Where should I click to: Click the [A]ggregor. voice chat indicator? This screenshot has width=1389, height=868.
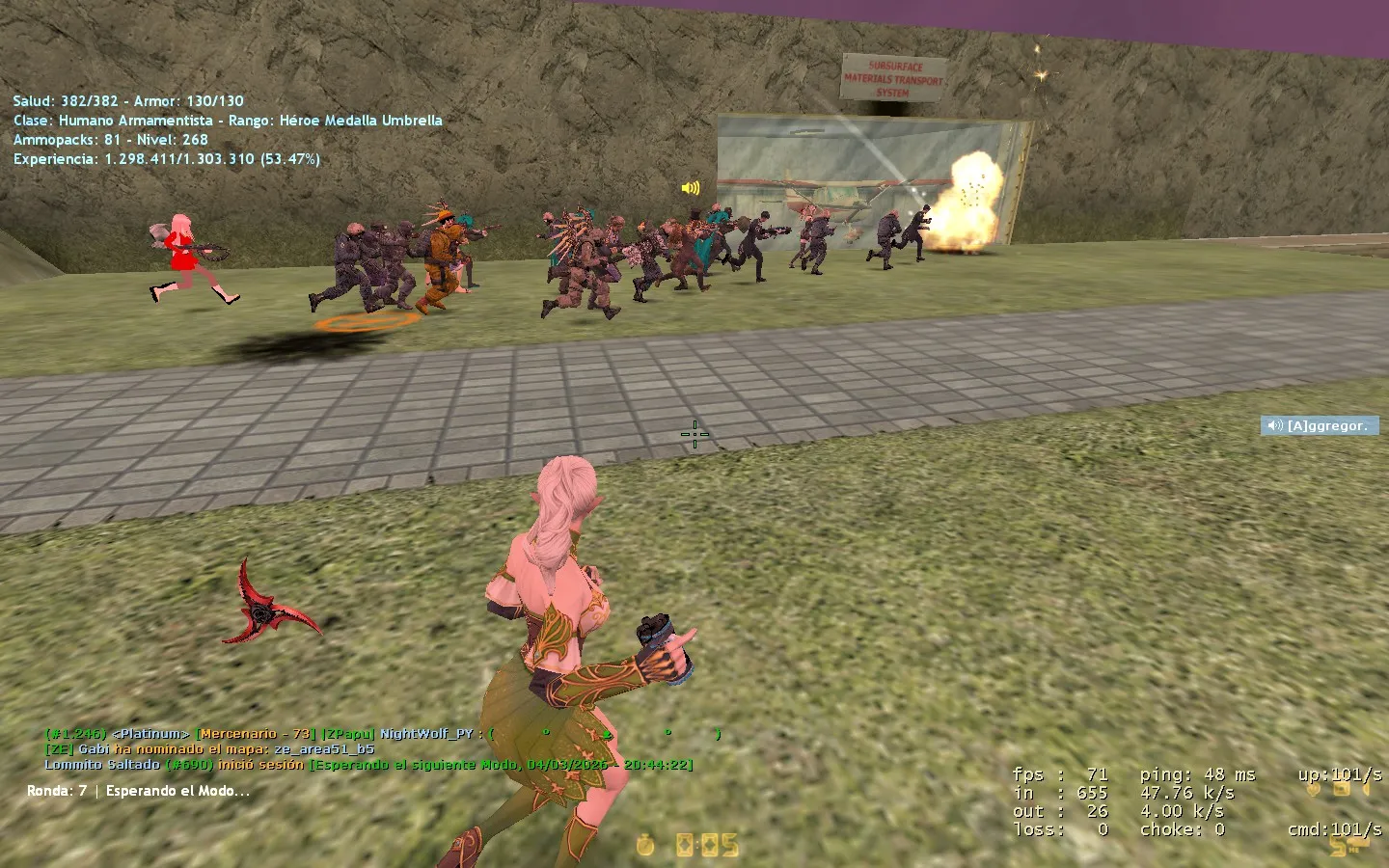(x=1319, y=425)
